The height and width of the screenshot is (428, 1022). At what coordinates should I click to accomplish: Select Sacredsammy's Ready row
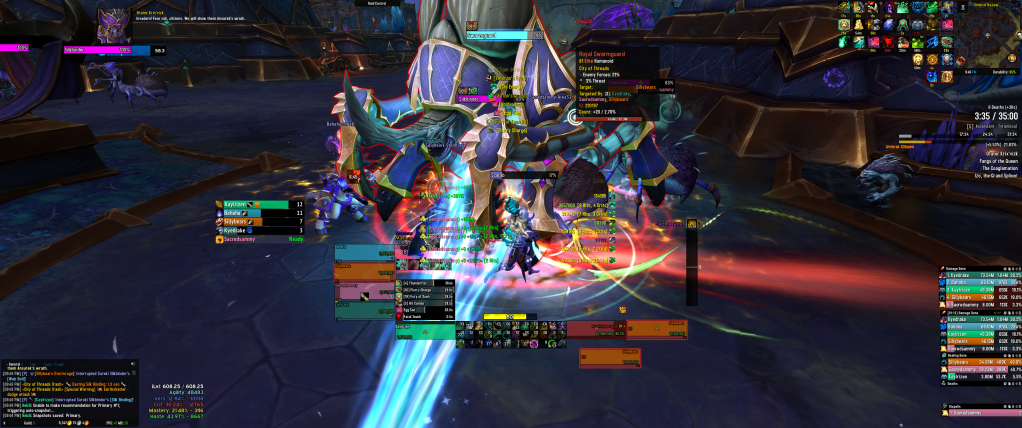[258, 240]
